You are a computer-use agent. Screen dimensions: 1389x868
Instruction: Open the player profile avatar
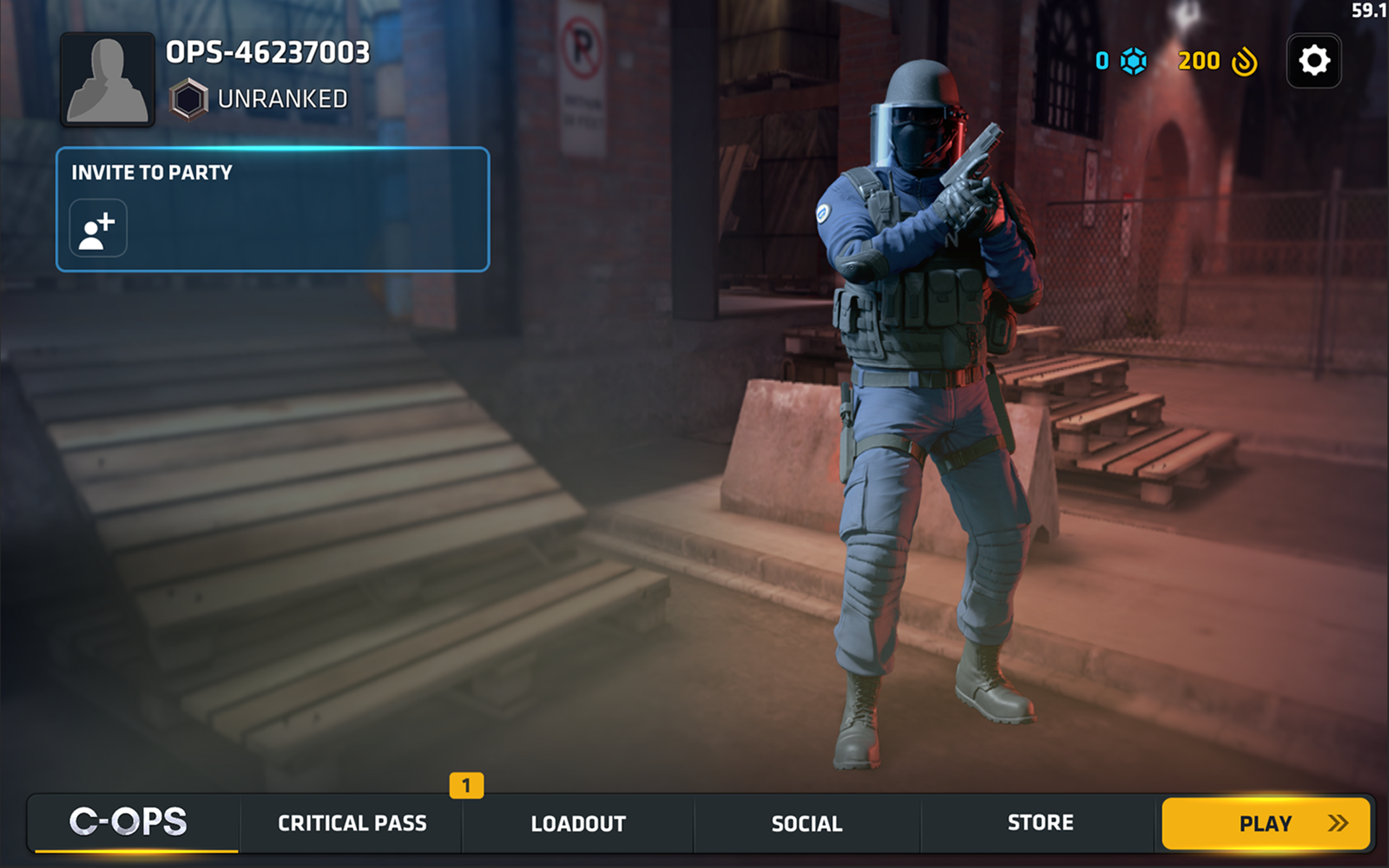click(x=109, y=80)
